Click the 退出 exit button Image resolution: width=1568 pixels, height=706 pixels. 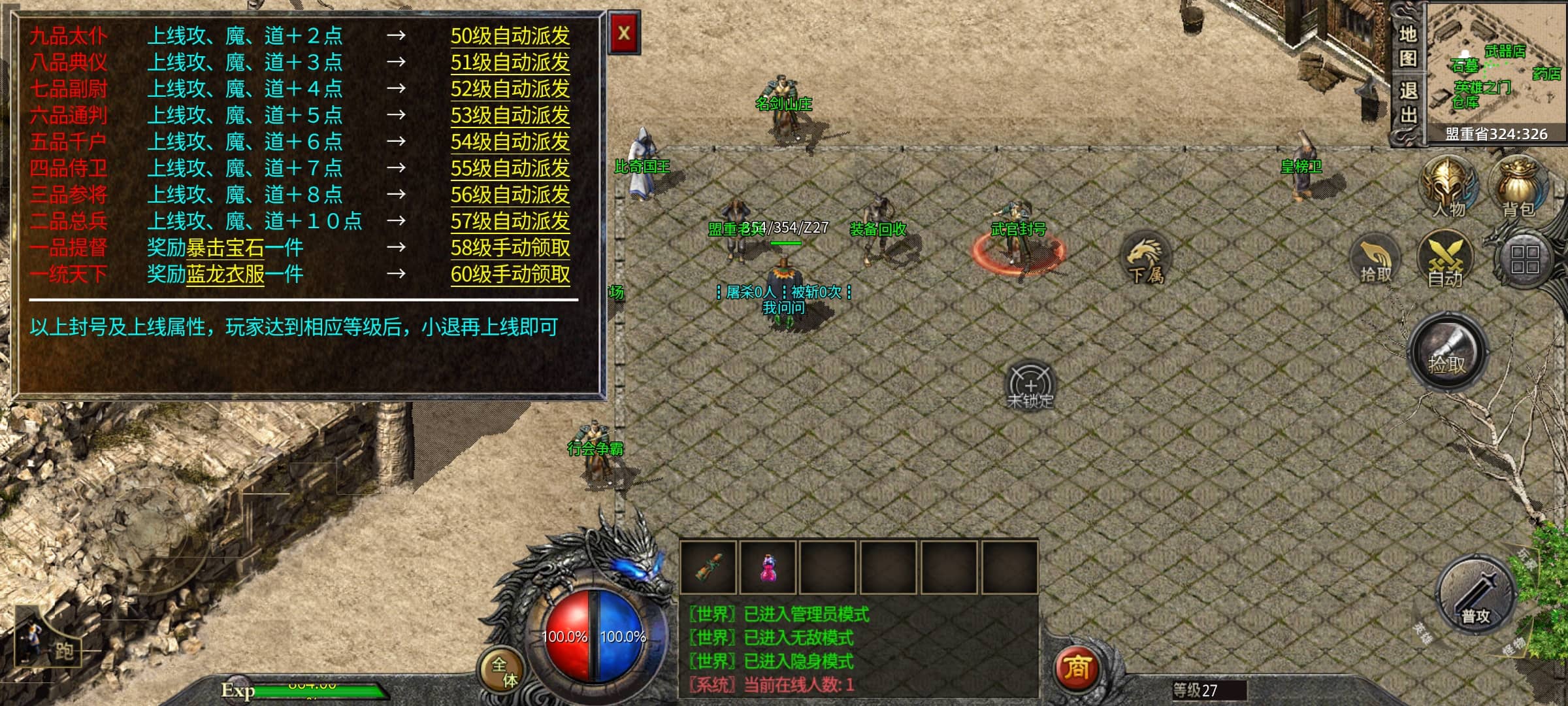(1407, 103)
